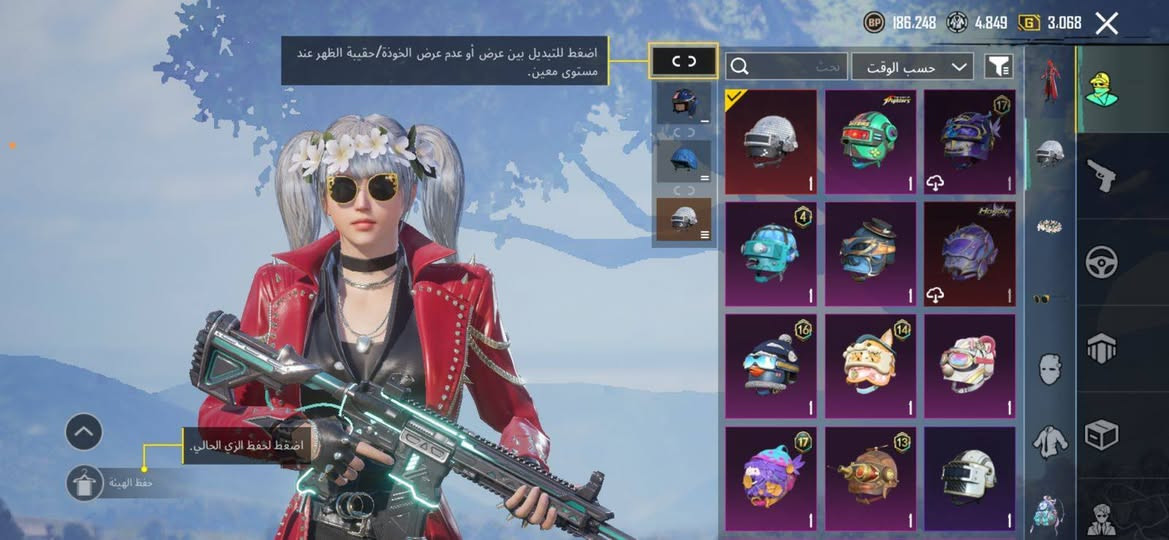This screenshot has width=1169, height=540.
Task: Choose the green King of Fighters helmet
Action: point(870,142)
